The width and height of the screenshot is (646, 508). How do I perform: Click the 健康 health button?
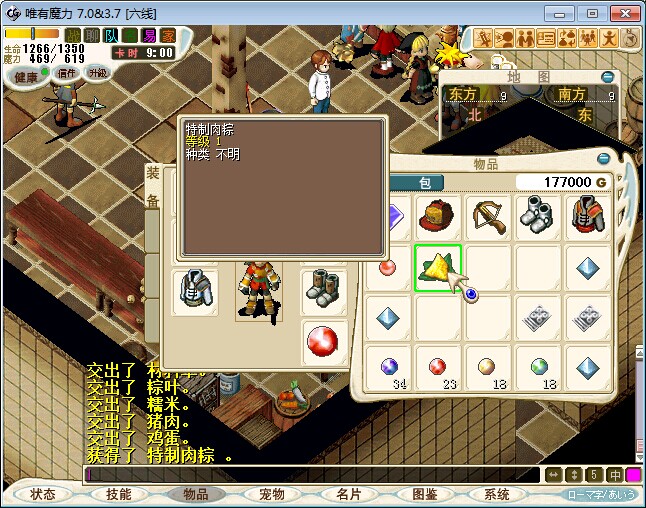point(25,76)
